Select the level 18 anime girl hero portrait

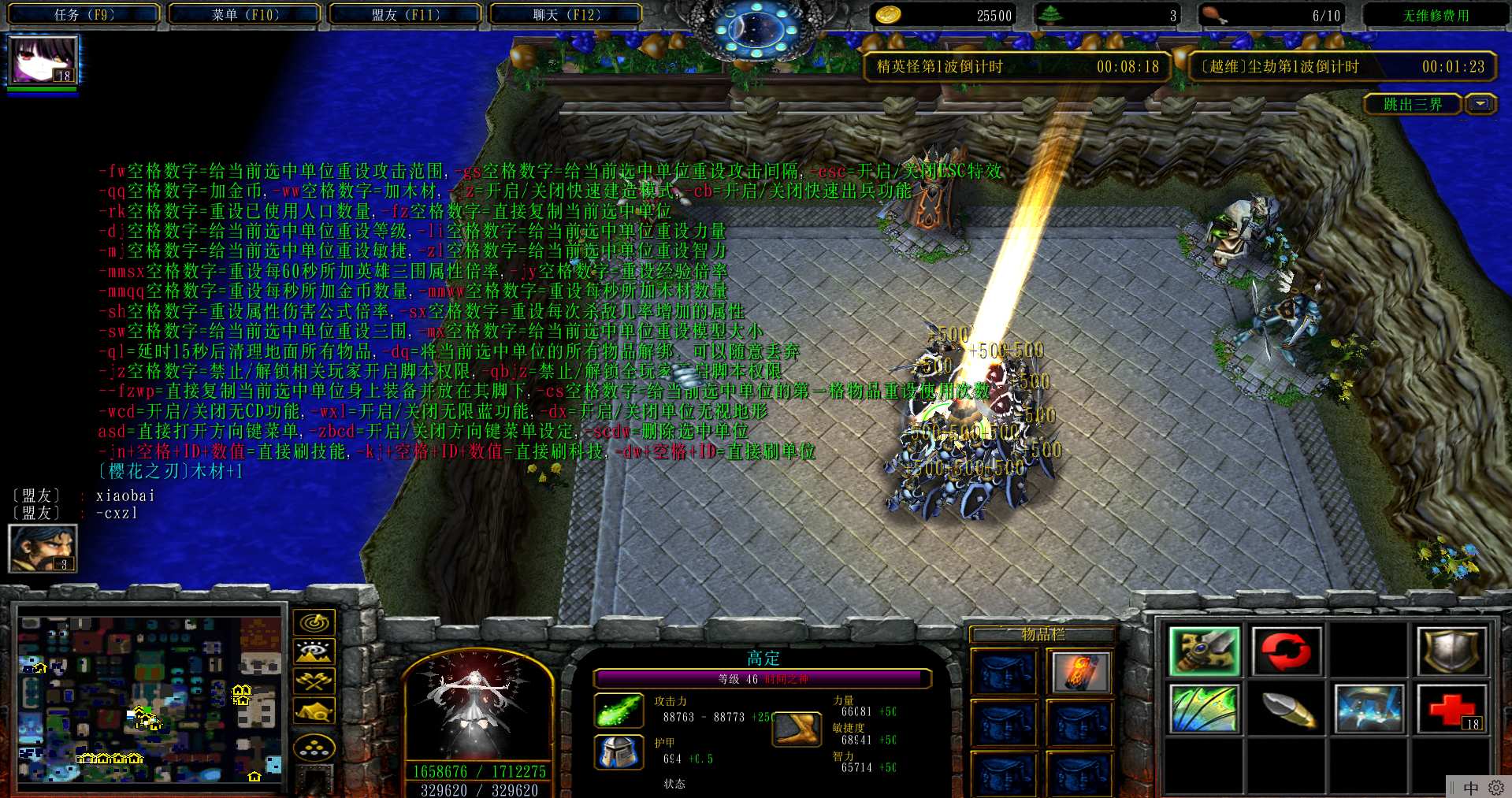43,60
